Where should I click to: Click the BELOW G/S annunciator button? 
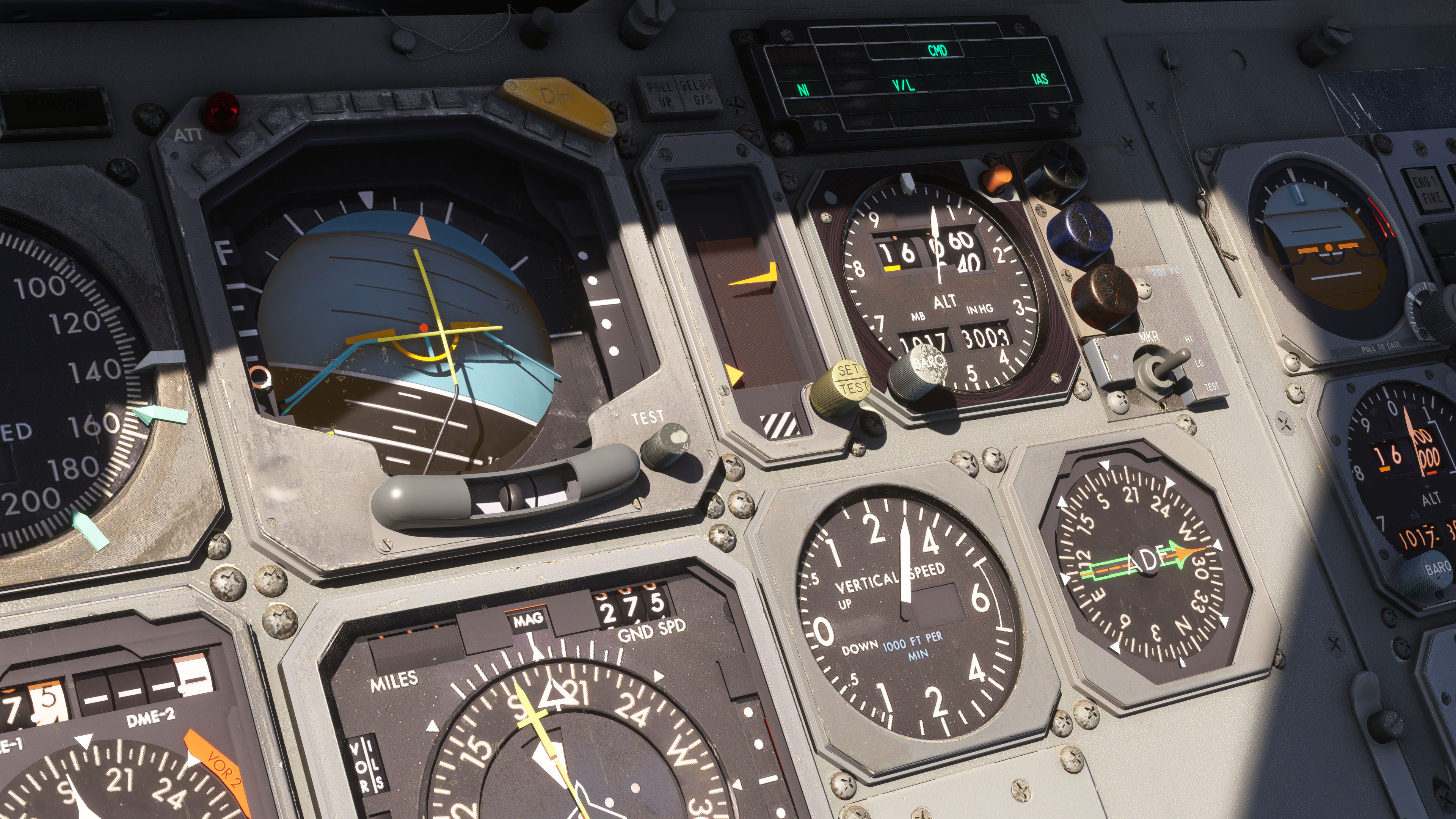click(x=696, y=93)
